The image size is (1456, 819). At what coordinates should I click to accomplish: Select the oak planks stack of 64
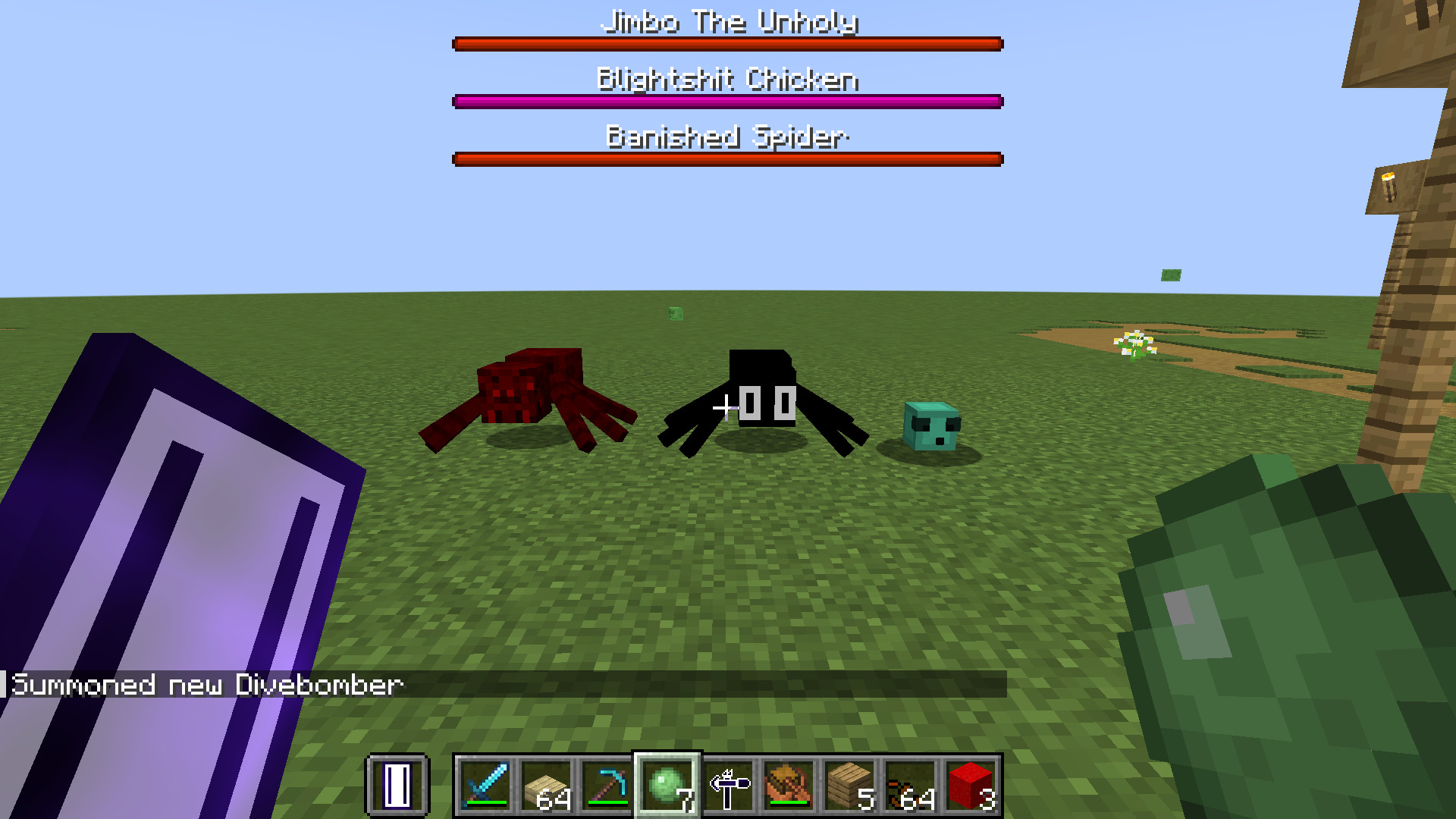click(548, 785)
